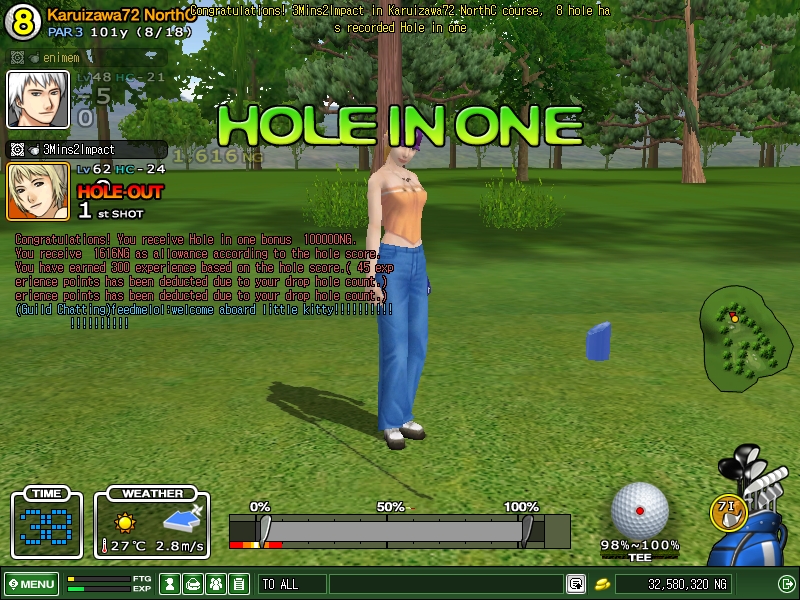Open the two-people group icon

(x=216, y=584)
